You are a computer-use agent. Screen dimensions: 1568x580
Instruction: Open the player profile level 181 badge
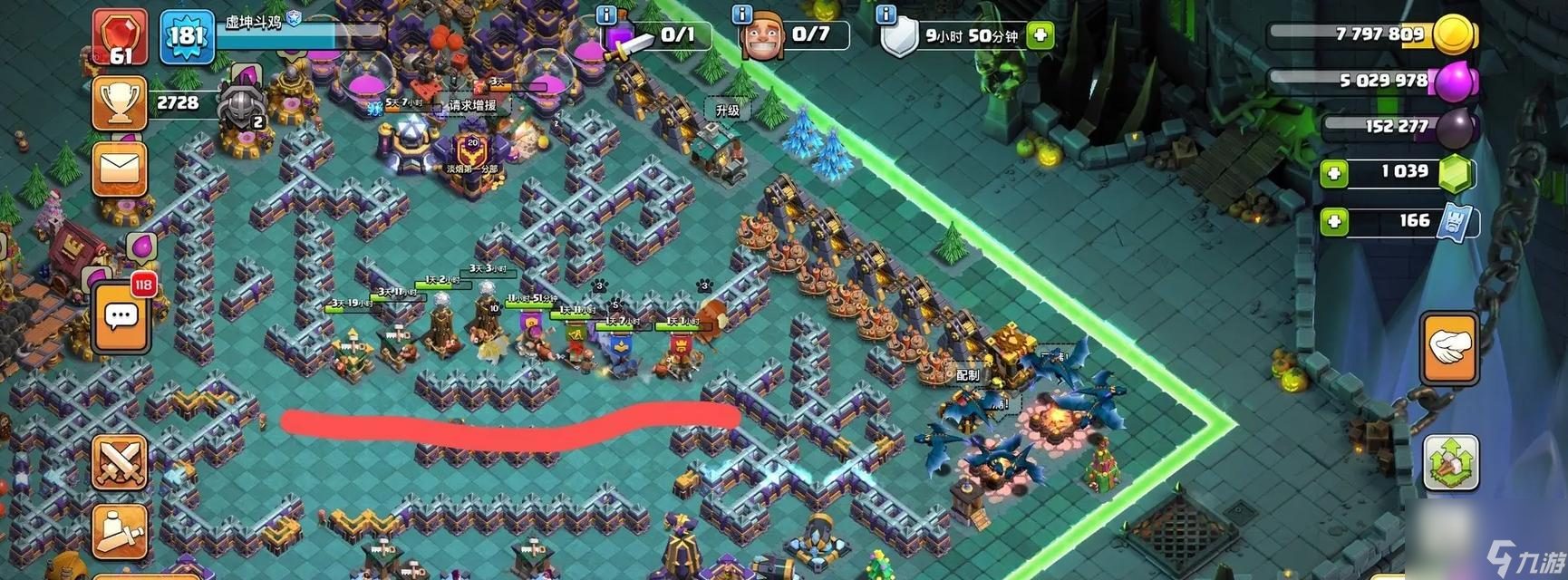pyautogui.click(x=187, y=36)
